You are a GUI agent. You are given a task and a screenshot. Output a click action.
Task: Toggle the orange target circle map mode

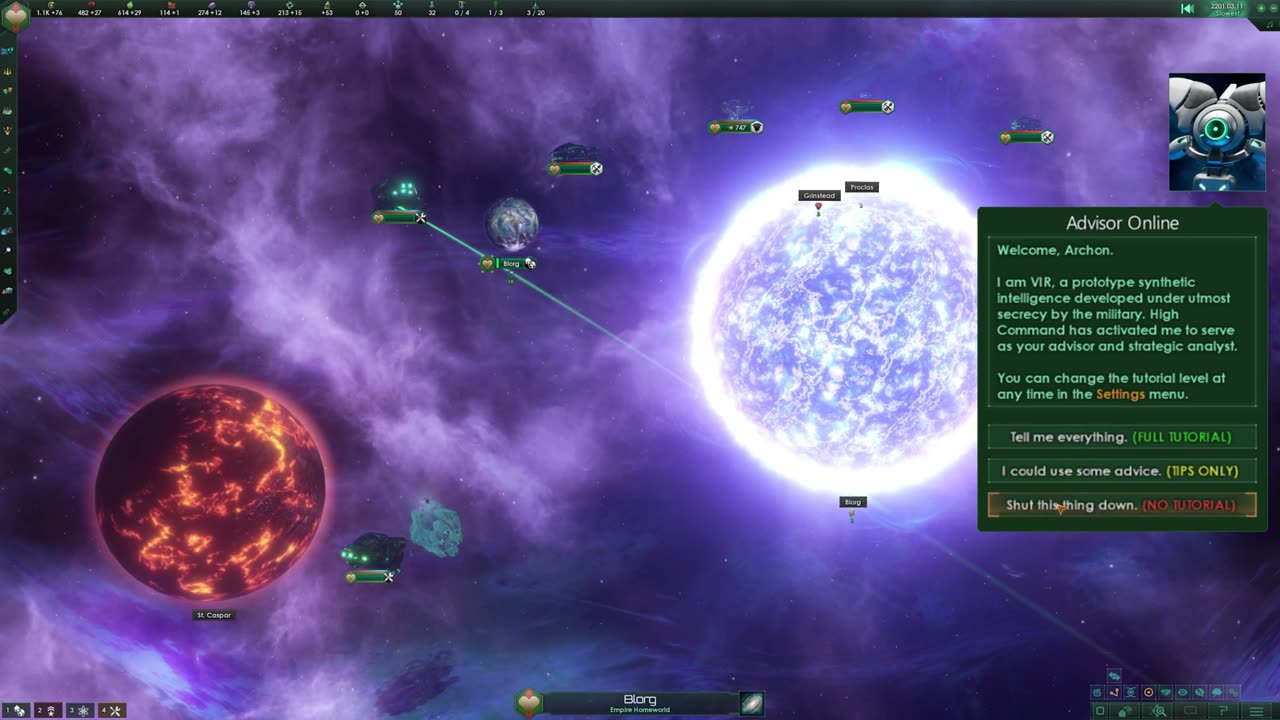coord(1148,692)
